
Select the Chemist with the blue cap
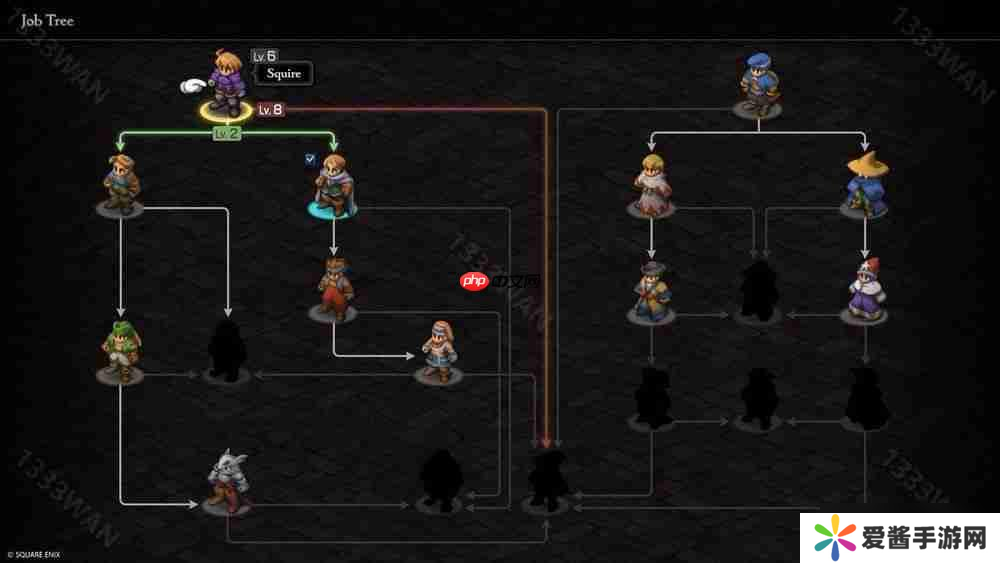pyautogui.click(x=757, y=81)
